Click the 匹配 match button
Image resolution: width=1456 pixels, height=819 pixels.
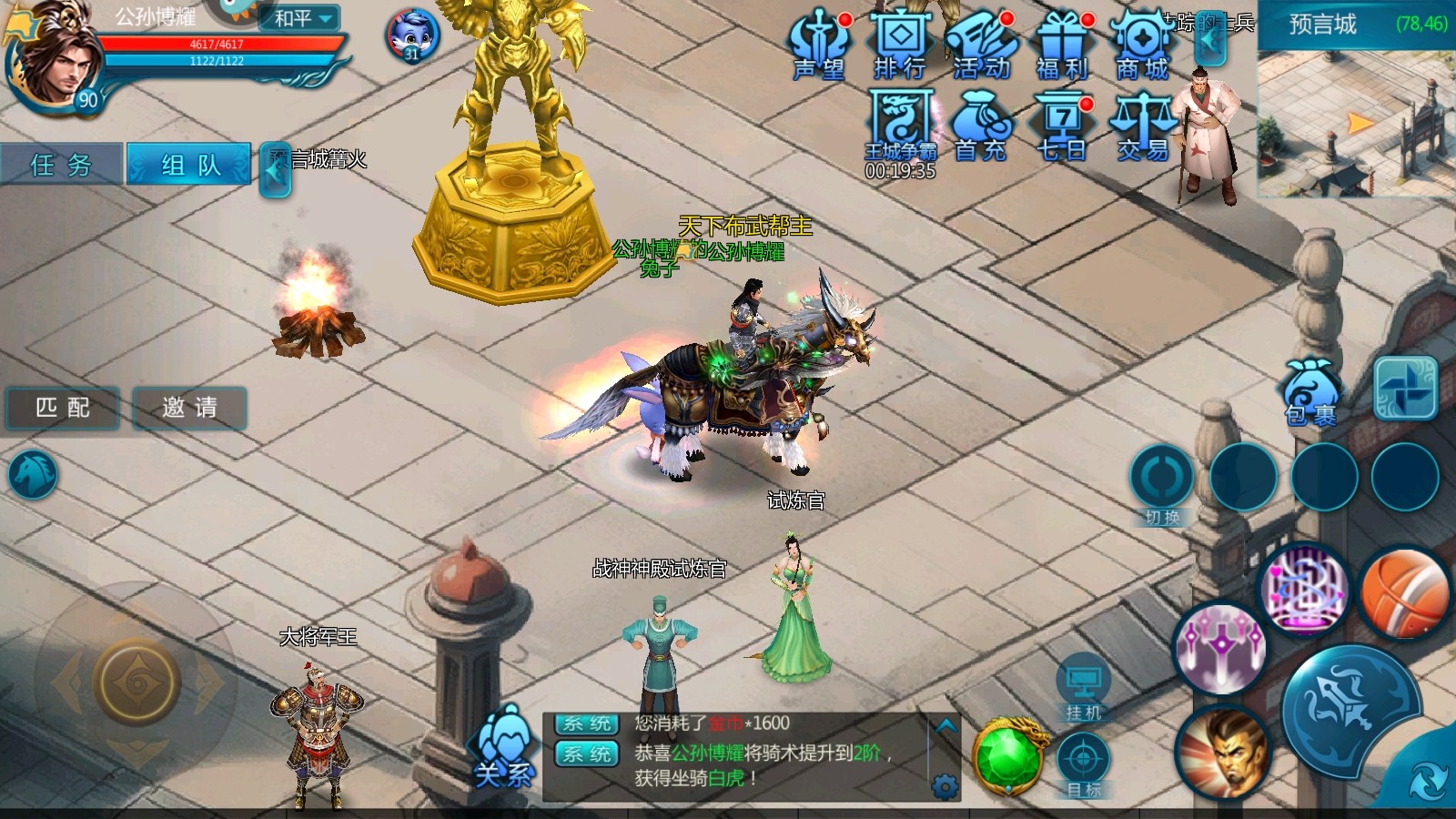click(63, 408)
